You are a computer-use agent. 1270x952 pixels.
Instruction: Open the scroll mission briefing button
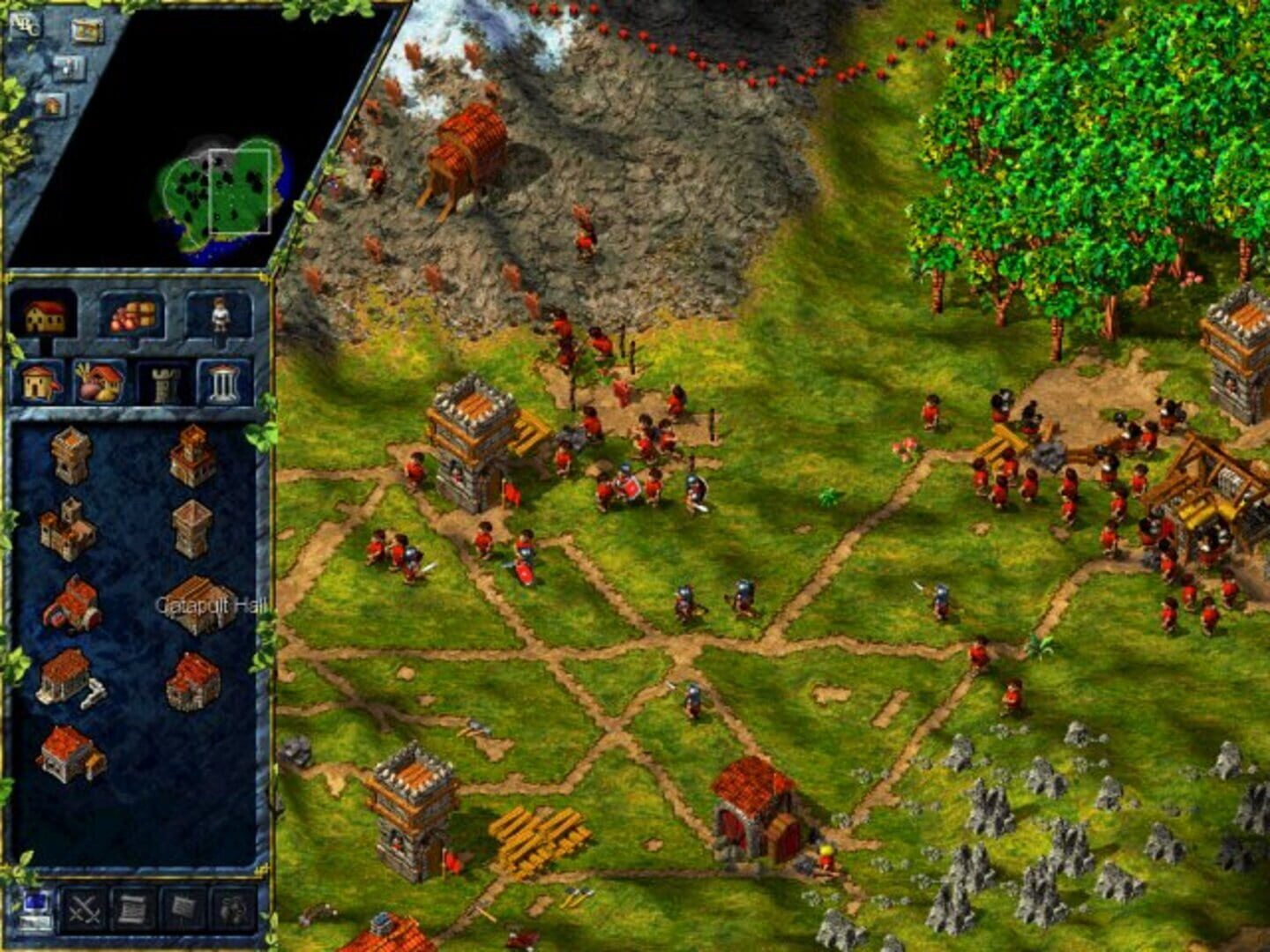click(x=132, y=912)
